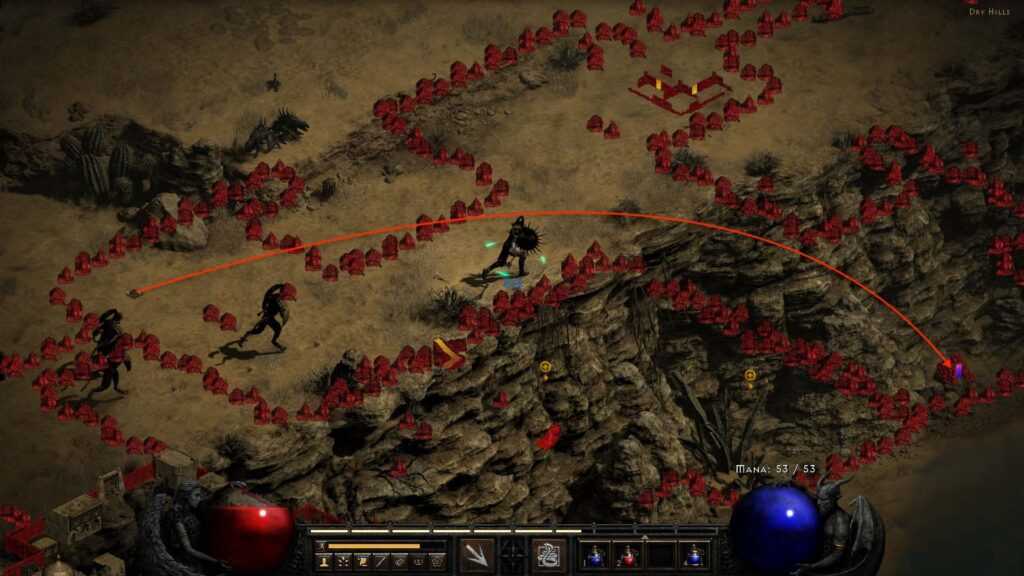
Task: Open character screen from the mini panel figure icon
Action: pos(324,563)
